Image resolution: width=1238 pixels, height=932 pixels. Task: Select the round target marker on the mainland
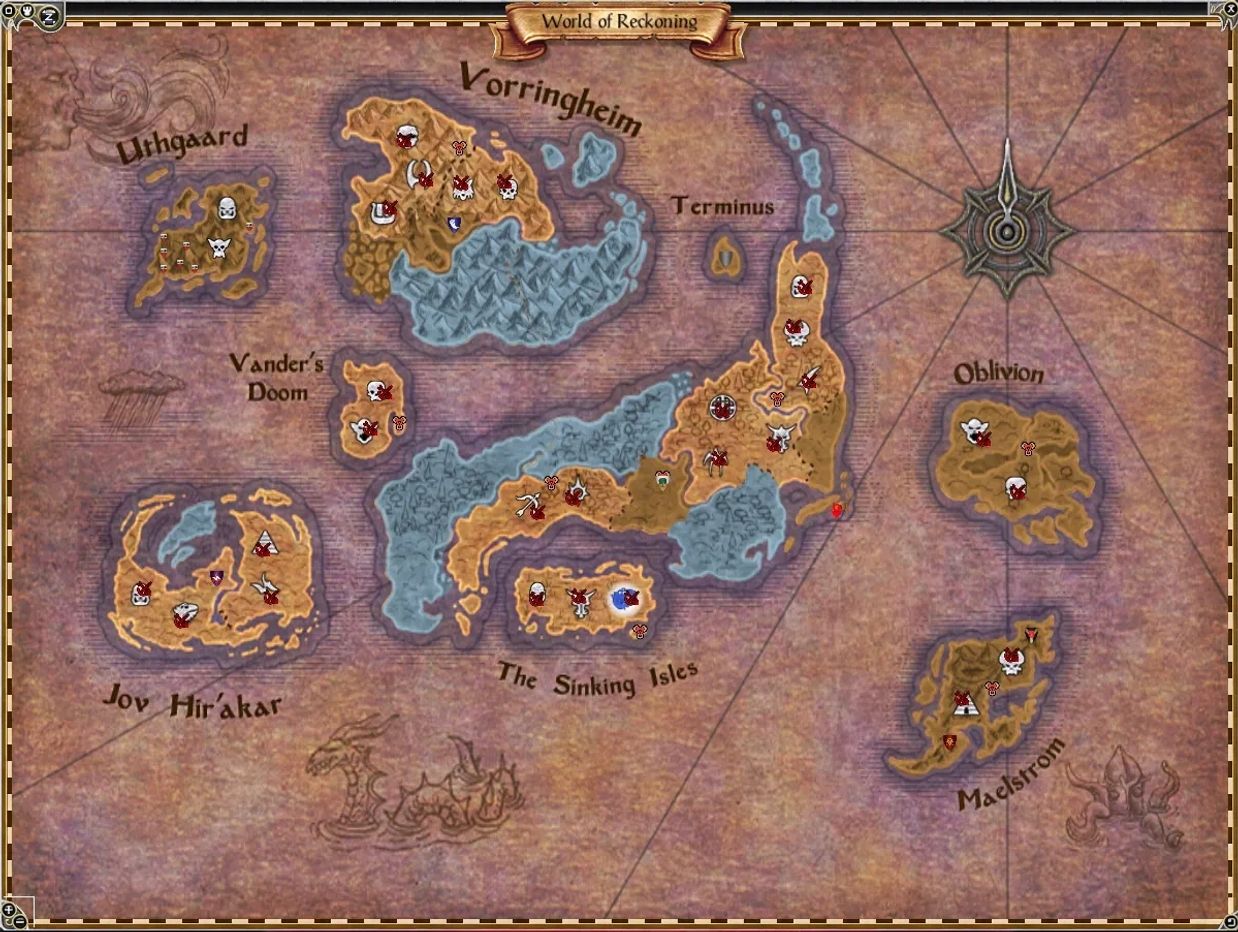tap(722, 407)
